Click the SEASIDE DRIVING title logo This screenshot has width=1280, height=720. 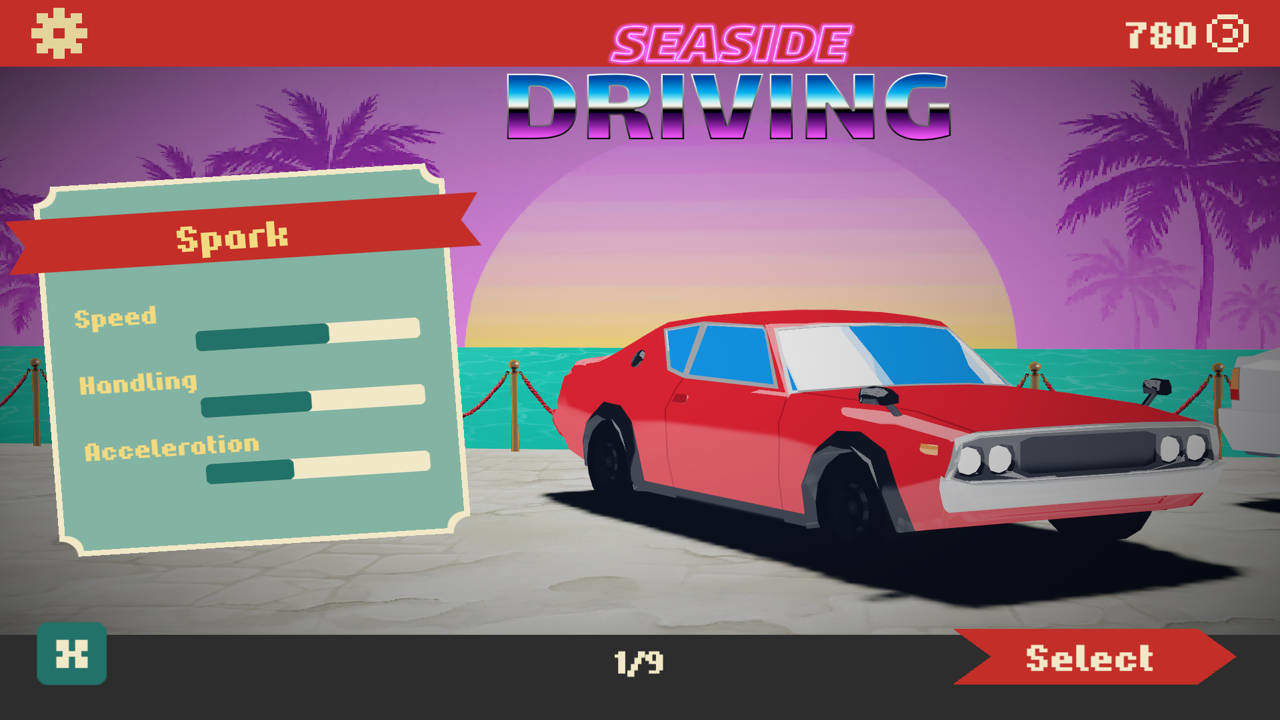point(727,80)
